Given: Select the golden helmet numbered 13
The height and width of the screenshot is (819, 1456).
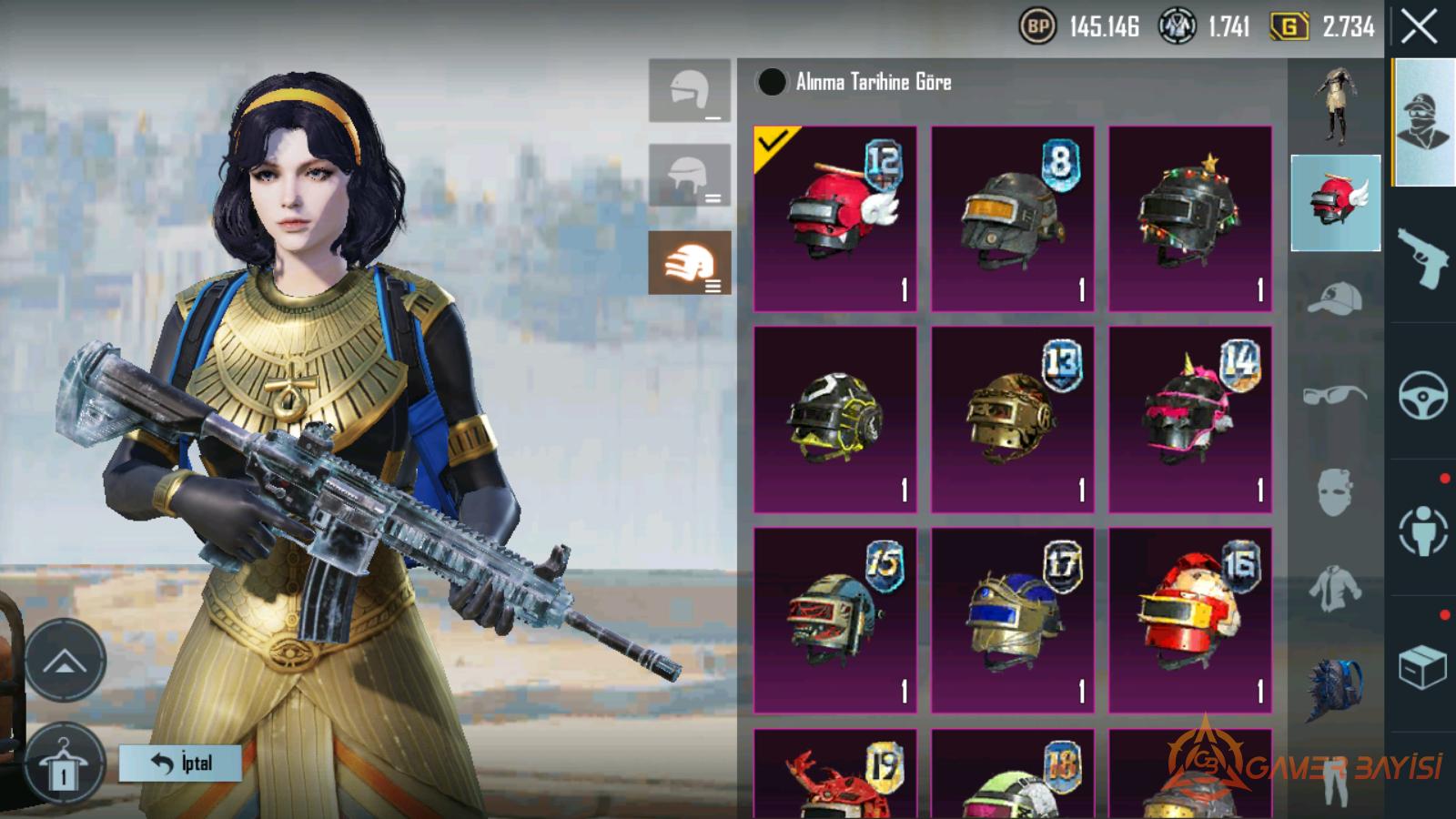Looking at the screenshot, I should point(1012,420).
